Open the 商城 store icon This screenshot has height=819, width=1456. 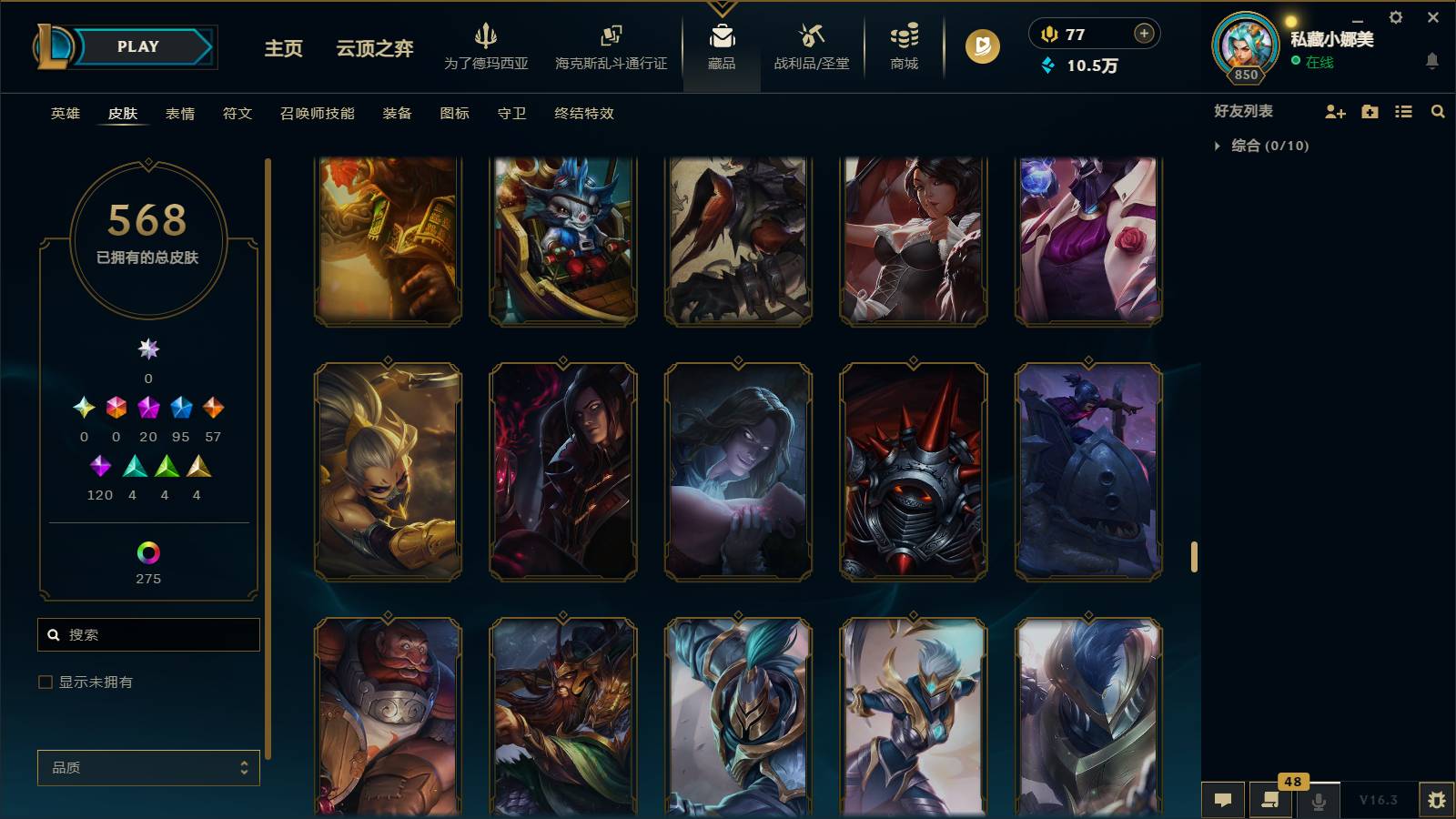[902, 45]
